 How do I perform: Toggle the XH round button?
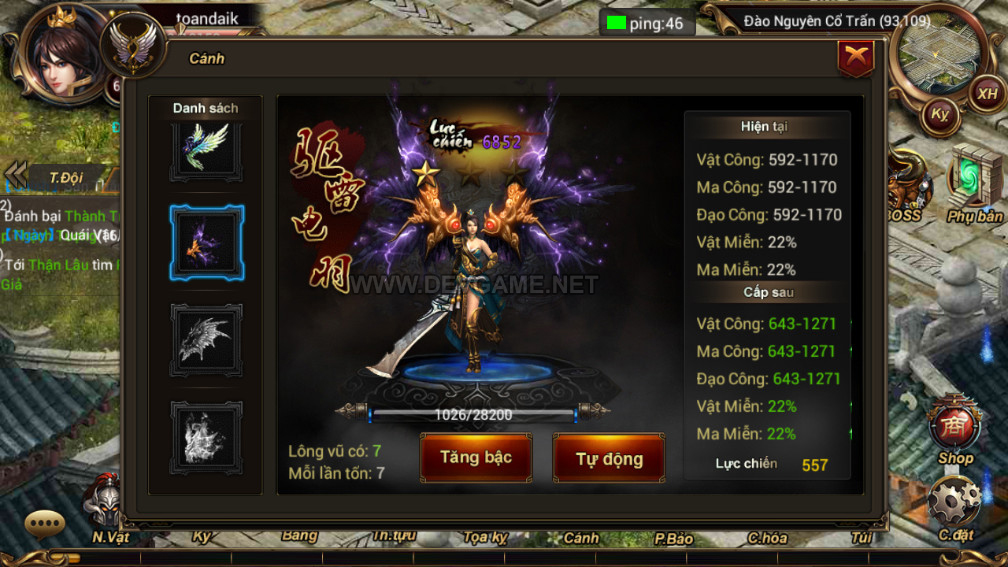987,93
